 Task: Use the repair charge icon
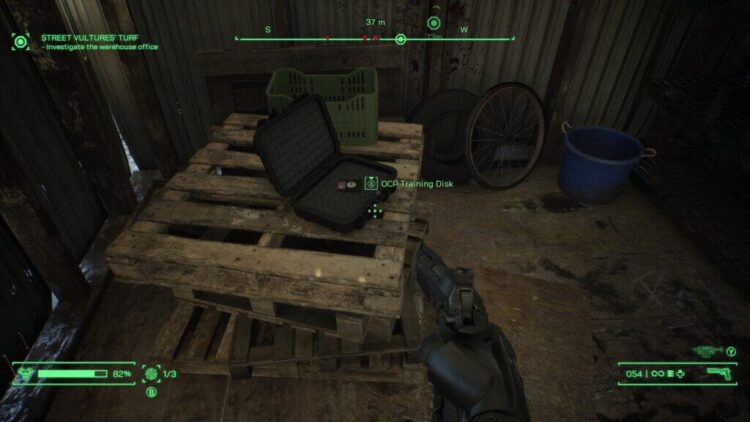151,373
